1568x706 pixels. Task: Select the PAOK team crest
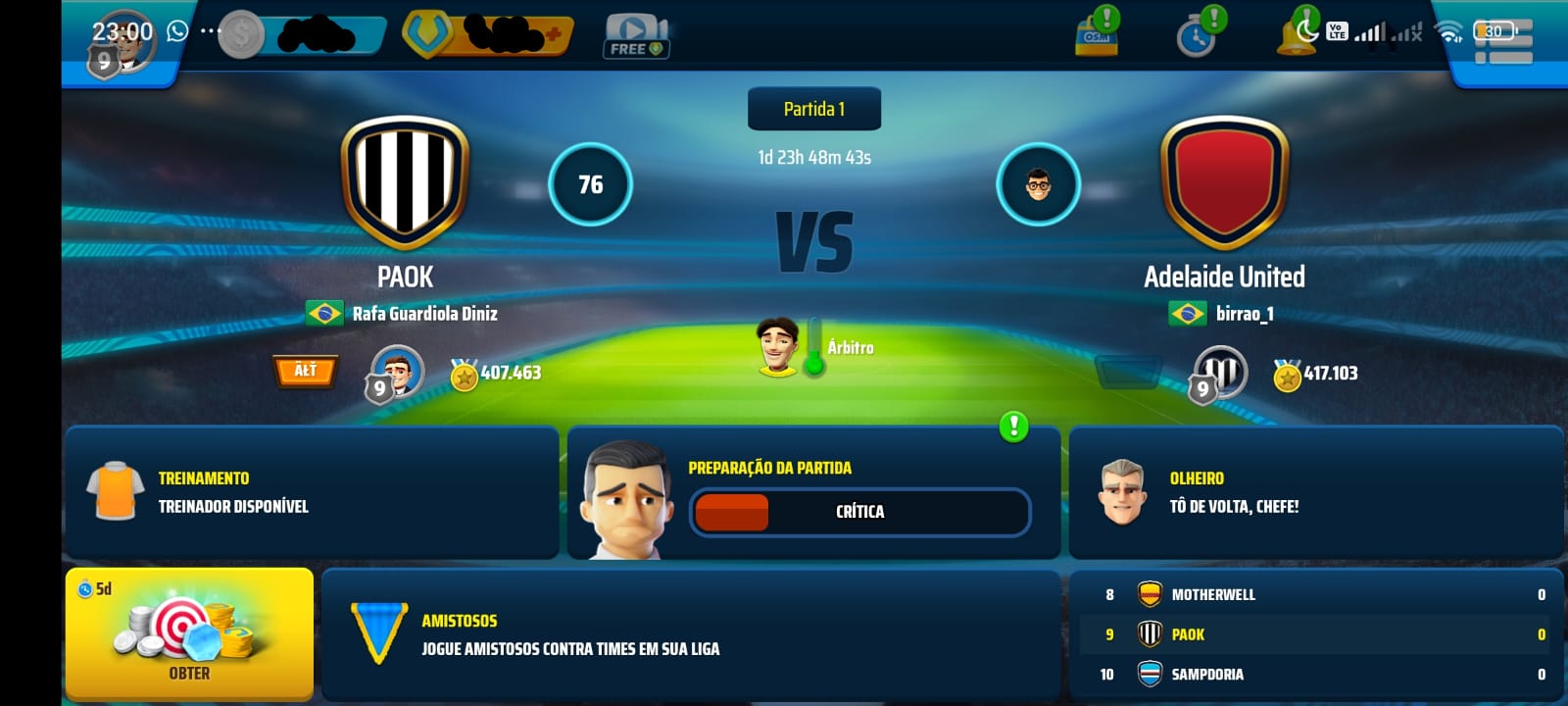pos(404,182)
